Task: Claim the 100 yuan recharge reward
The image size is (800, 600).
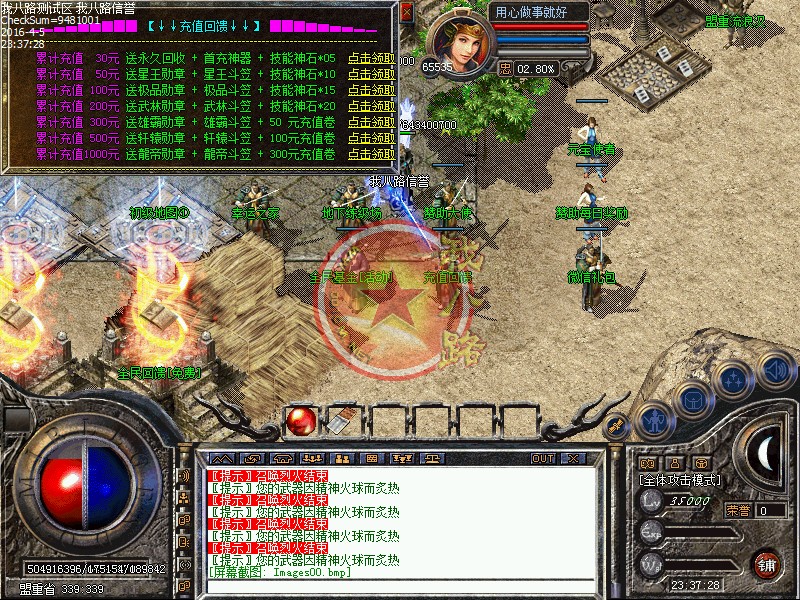Action: (370, 91)
